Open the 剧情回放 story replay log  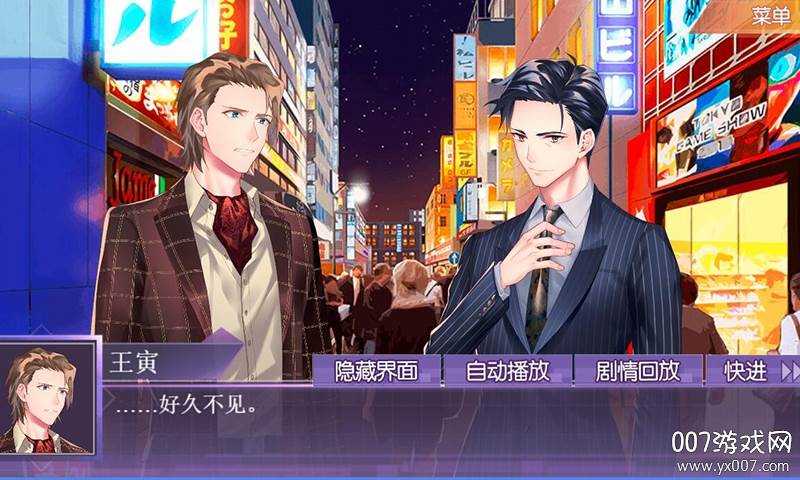[x=637, y=371]
